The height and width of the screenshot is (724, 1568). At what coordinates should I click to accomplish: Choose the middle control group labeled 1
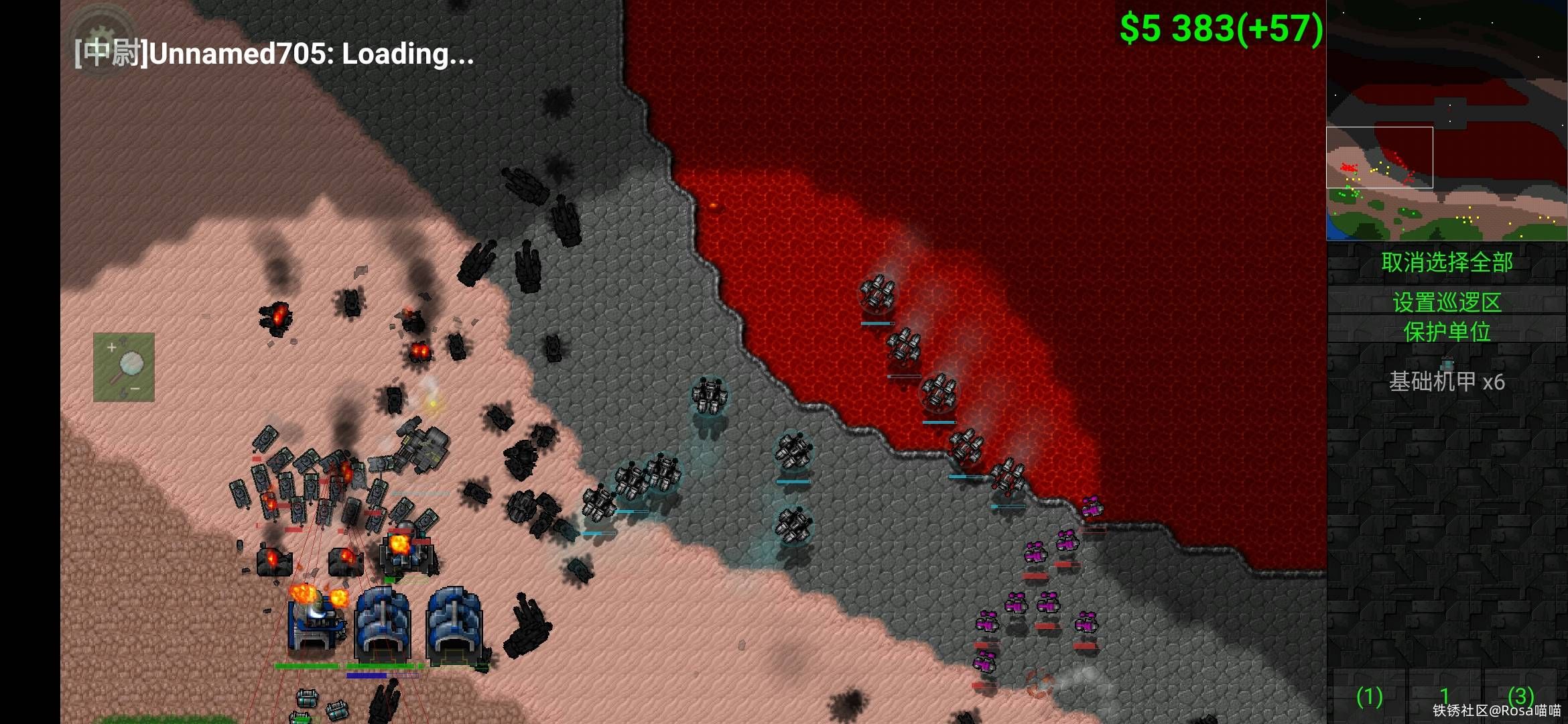(x=1445, y=697)
